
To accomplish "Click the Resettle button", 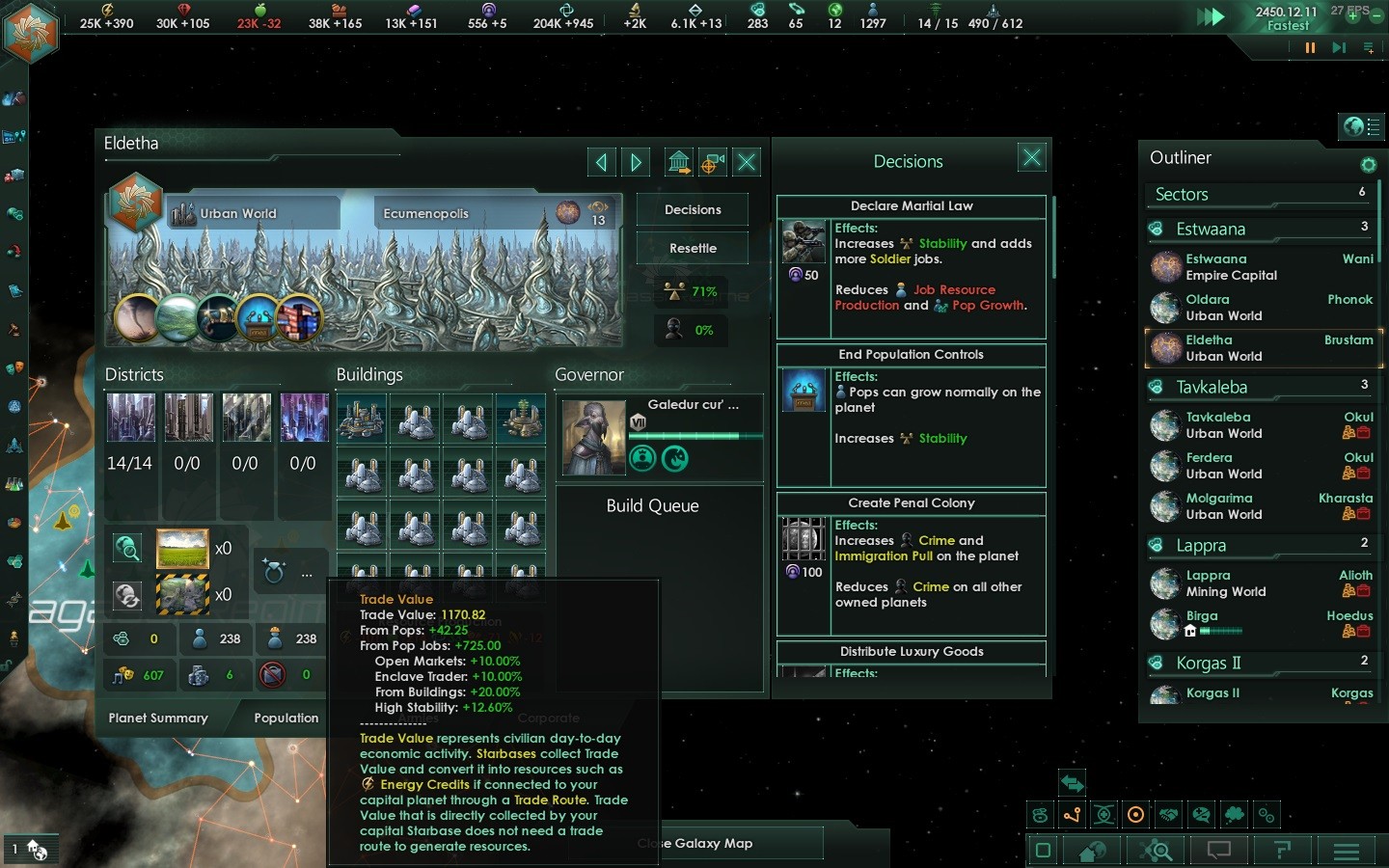I will [x=693, y=249].
